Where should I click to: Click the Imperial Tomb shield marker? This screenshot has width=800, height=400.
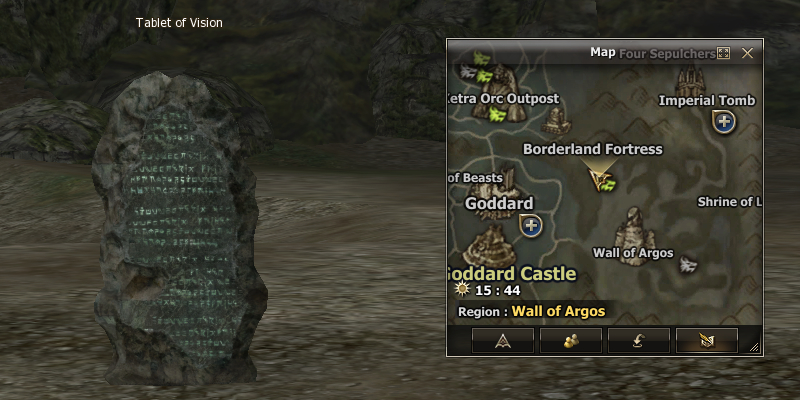(x=722, y=122)
